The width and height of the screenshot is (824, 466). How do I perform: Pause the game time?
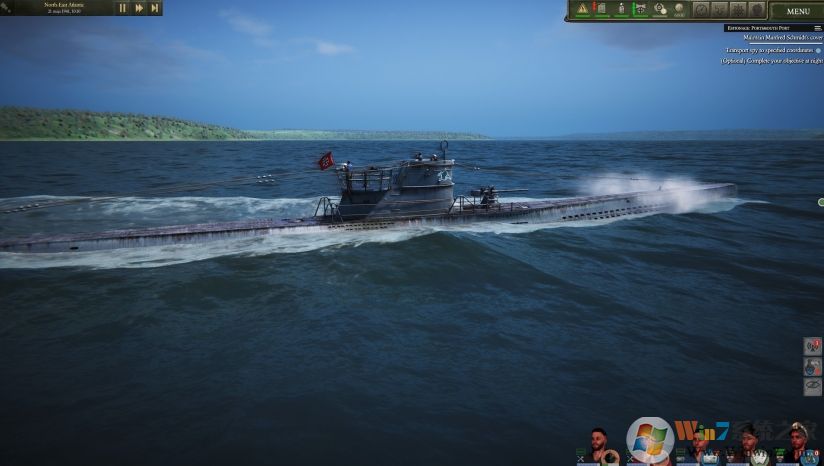123,8
